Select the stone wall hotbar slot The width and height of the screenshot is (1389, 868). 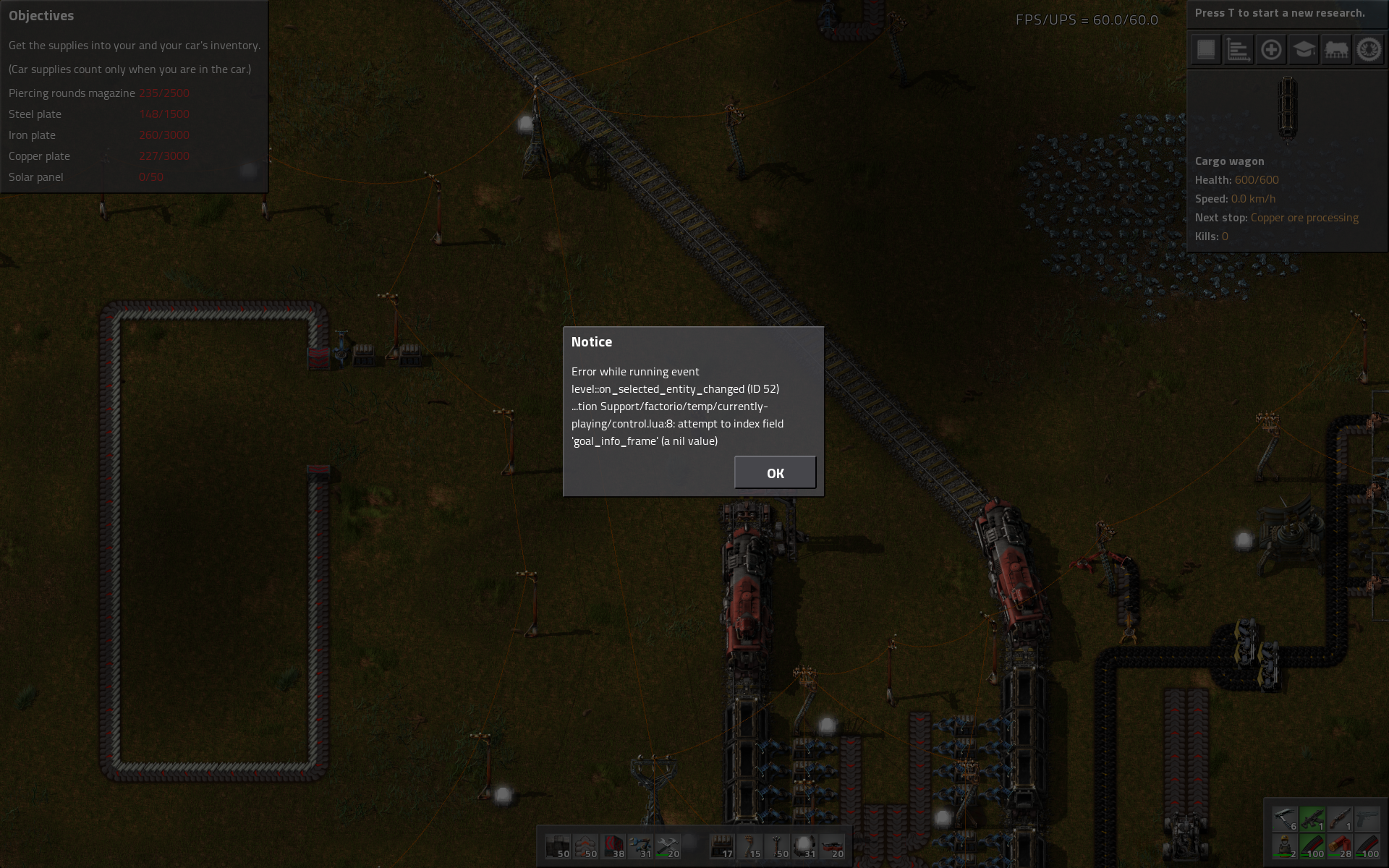pos(558,846)
